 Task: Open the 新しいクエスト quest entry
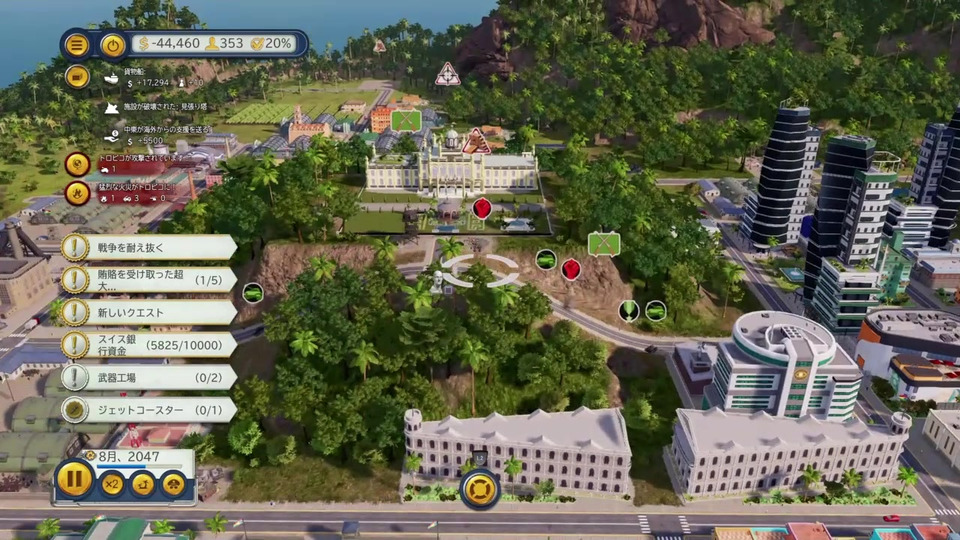tap(148, 312)
